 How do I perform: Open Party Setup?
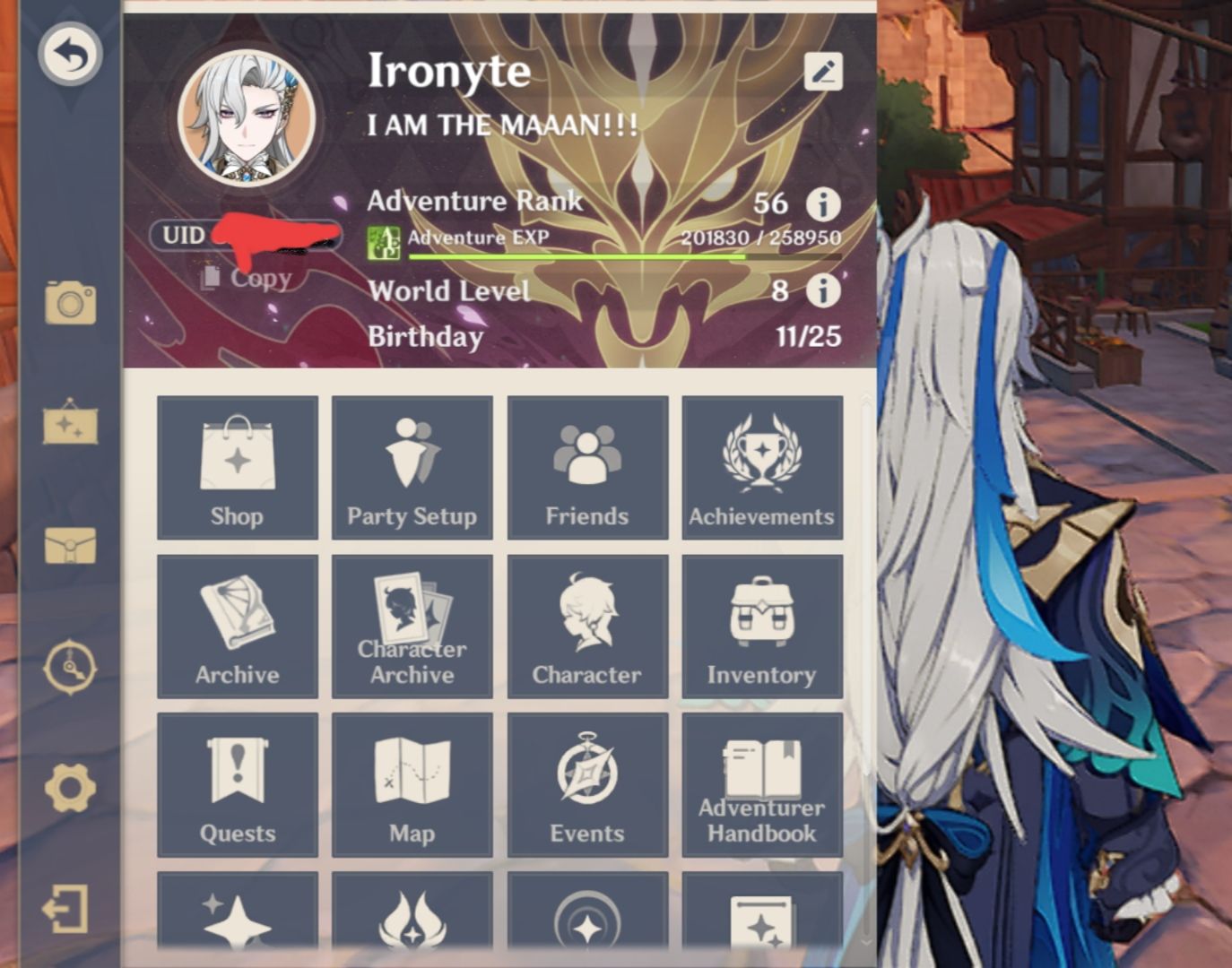412,467
